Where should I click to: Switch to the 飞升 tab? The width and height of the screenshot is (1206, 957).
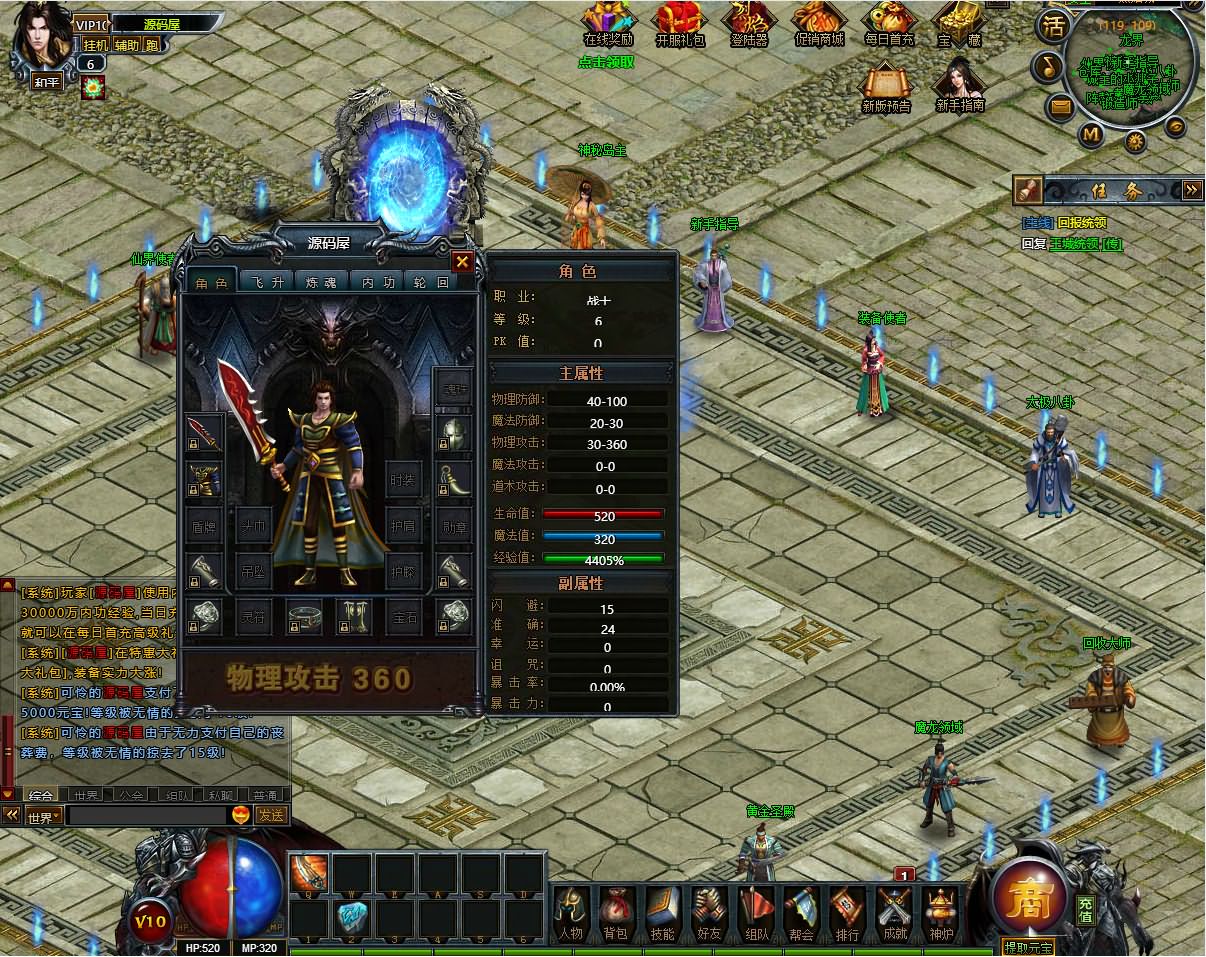267,283
